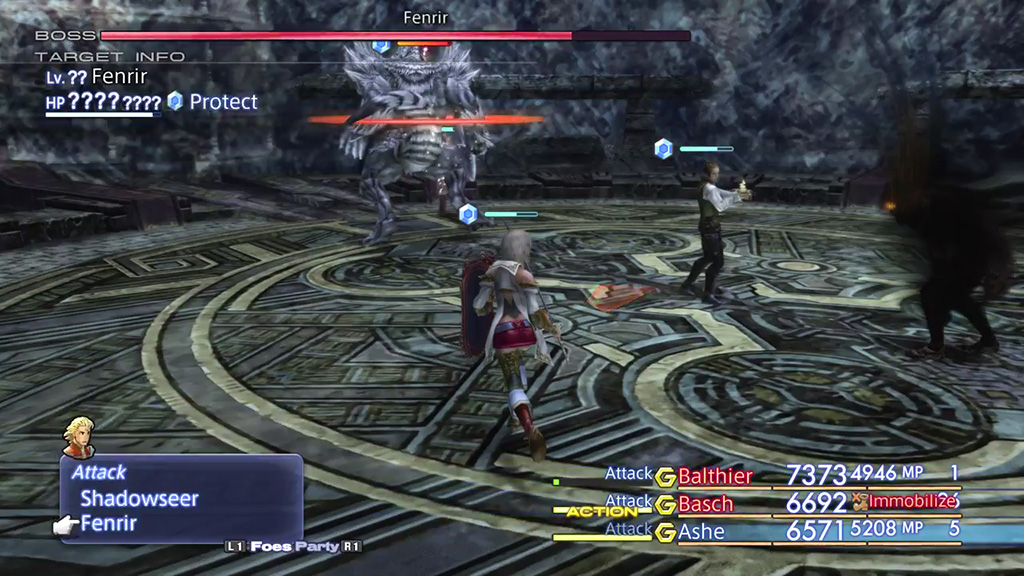Switch target list to Party
This screenshot has height=576, width=1024.
click(322, 546)
